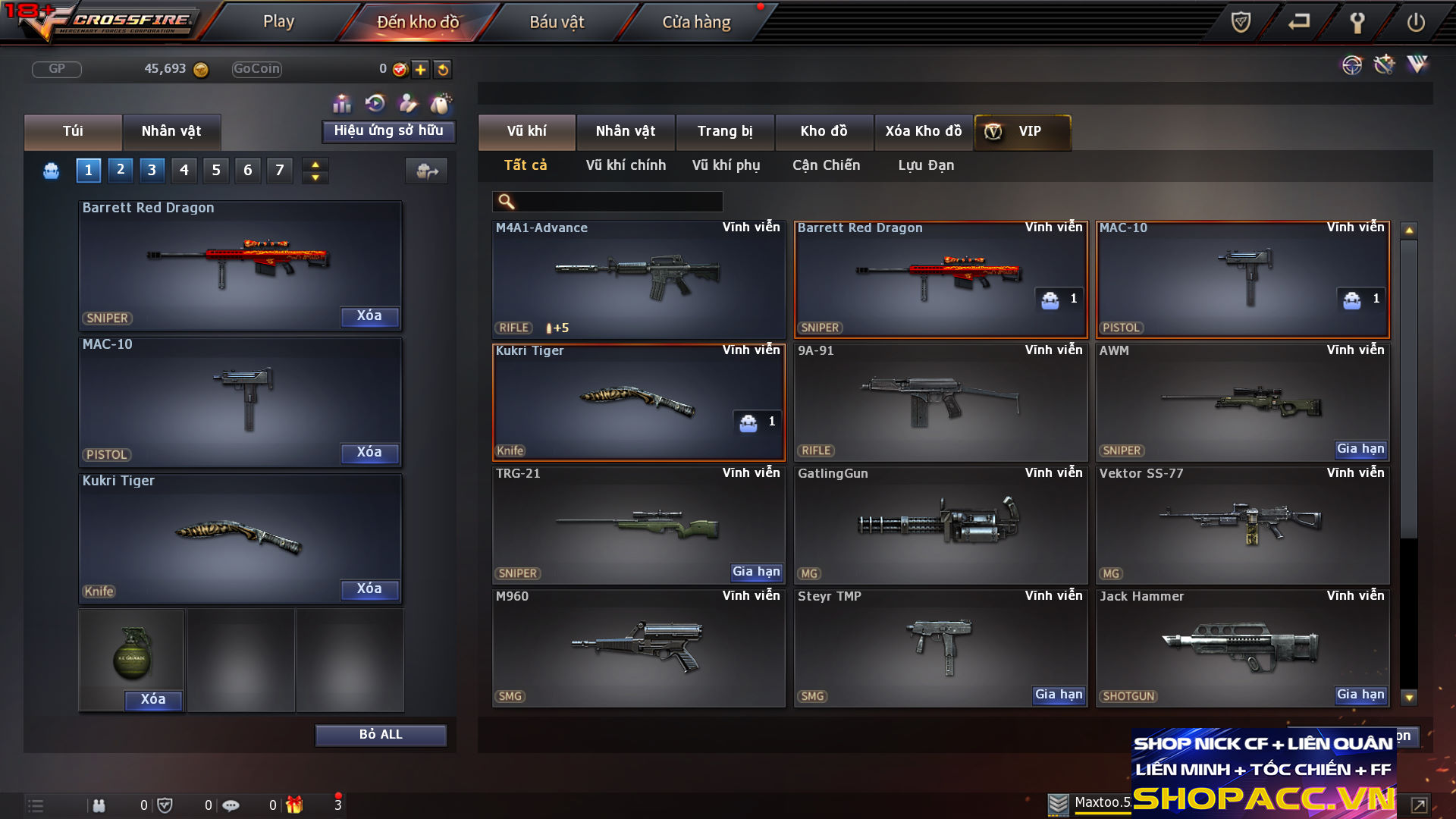Filter by Vũ khí chính
This screenshot has height=819, width=1456.
(626, 165)
